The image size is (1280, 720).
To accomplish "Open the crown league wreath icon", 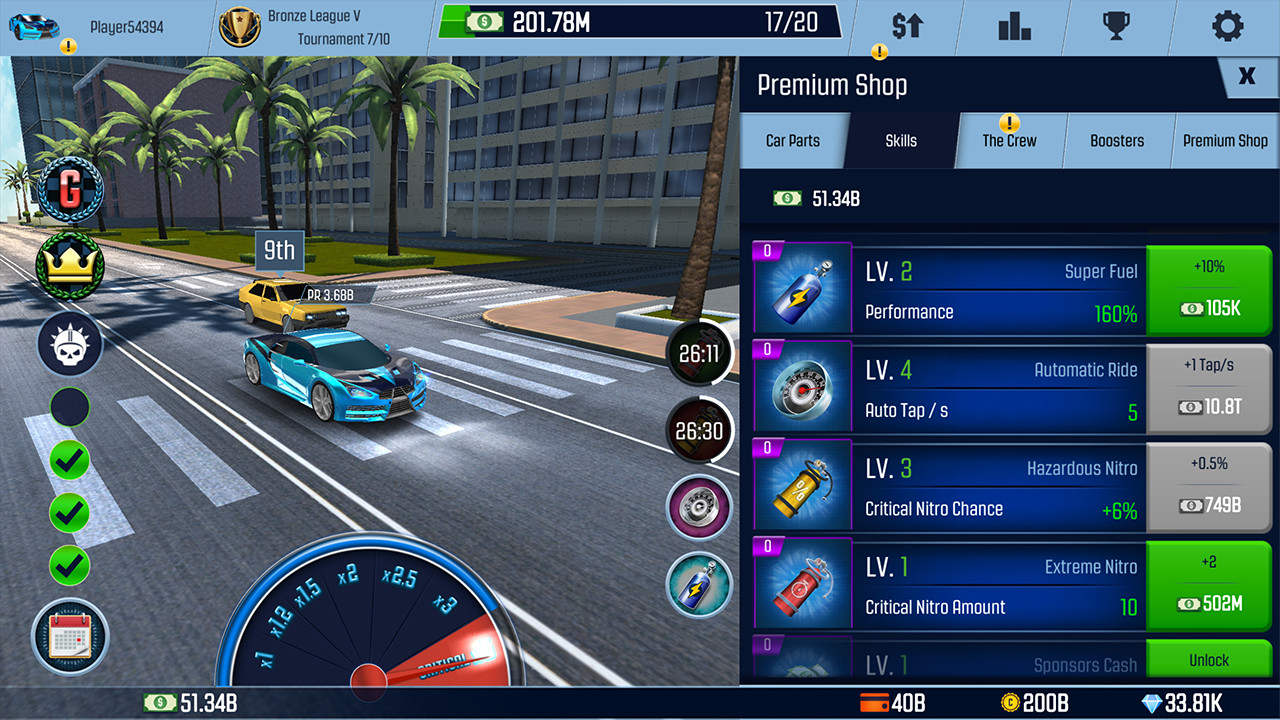I will click(x=68, y=266).
